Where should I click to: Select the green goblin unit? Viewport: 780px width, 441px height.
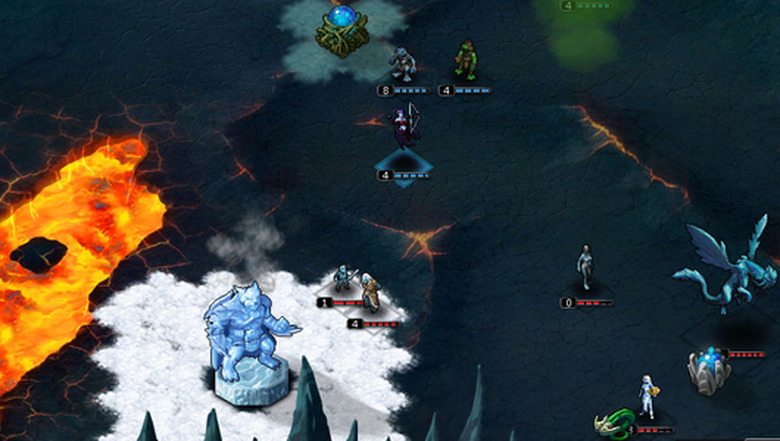(465, 60)
